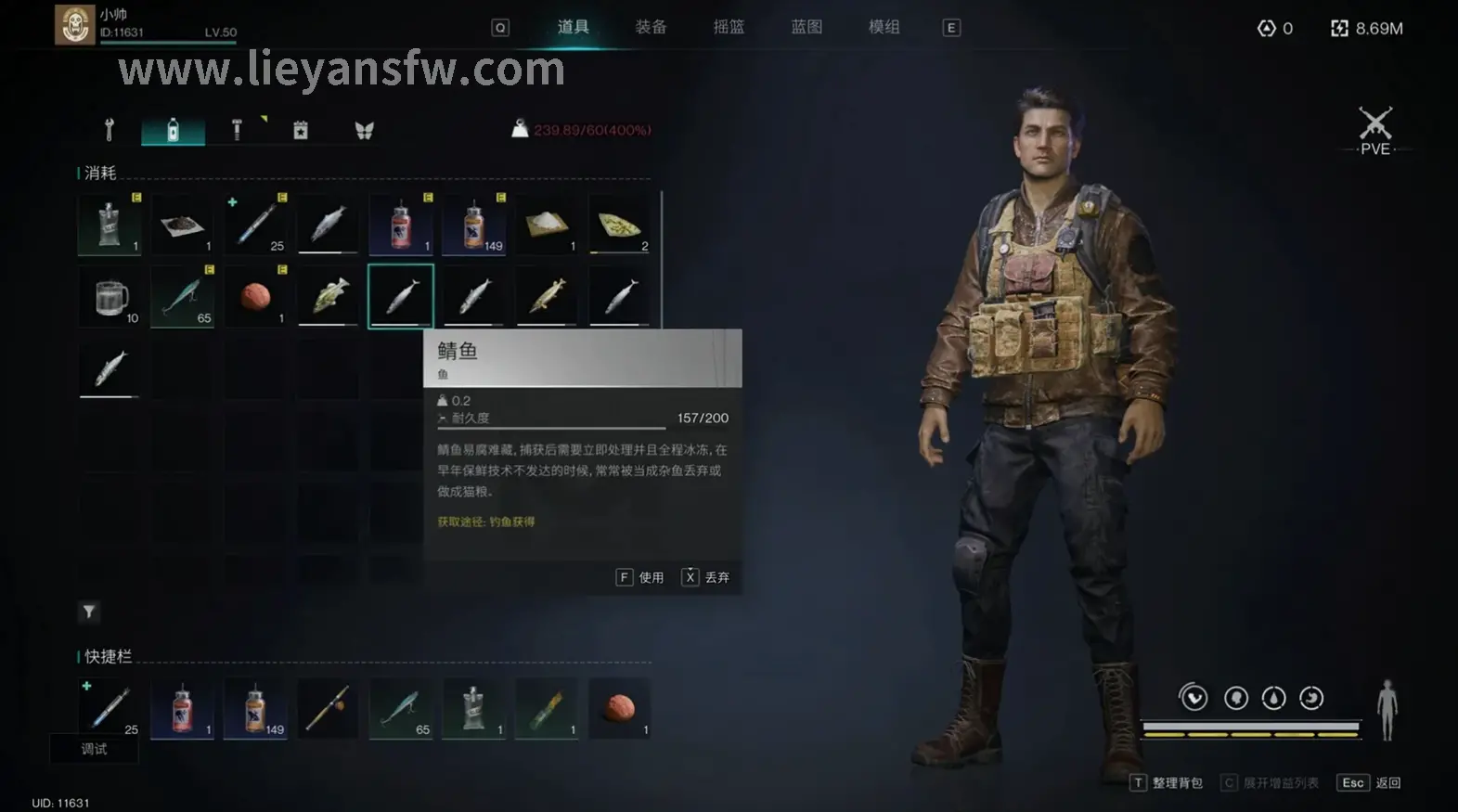The image size is (1458, 812).
Task: Click the inventory filter funnel button
Action: 89,612
